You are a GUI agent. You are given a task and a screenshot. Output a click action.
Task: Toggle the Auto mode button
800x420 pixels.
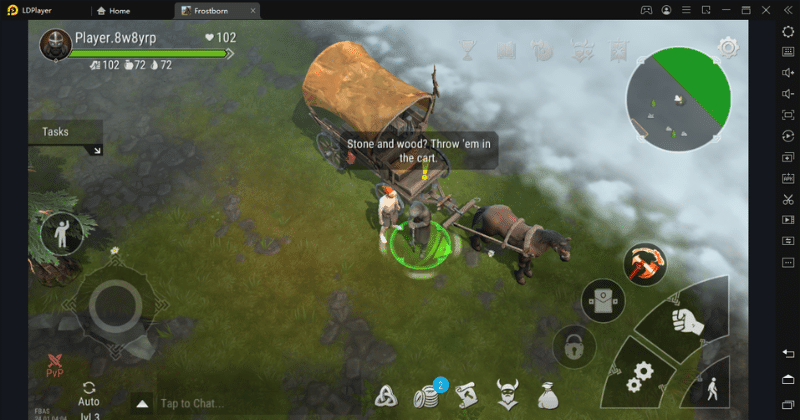[x=89, y=394]
